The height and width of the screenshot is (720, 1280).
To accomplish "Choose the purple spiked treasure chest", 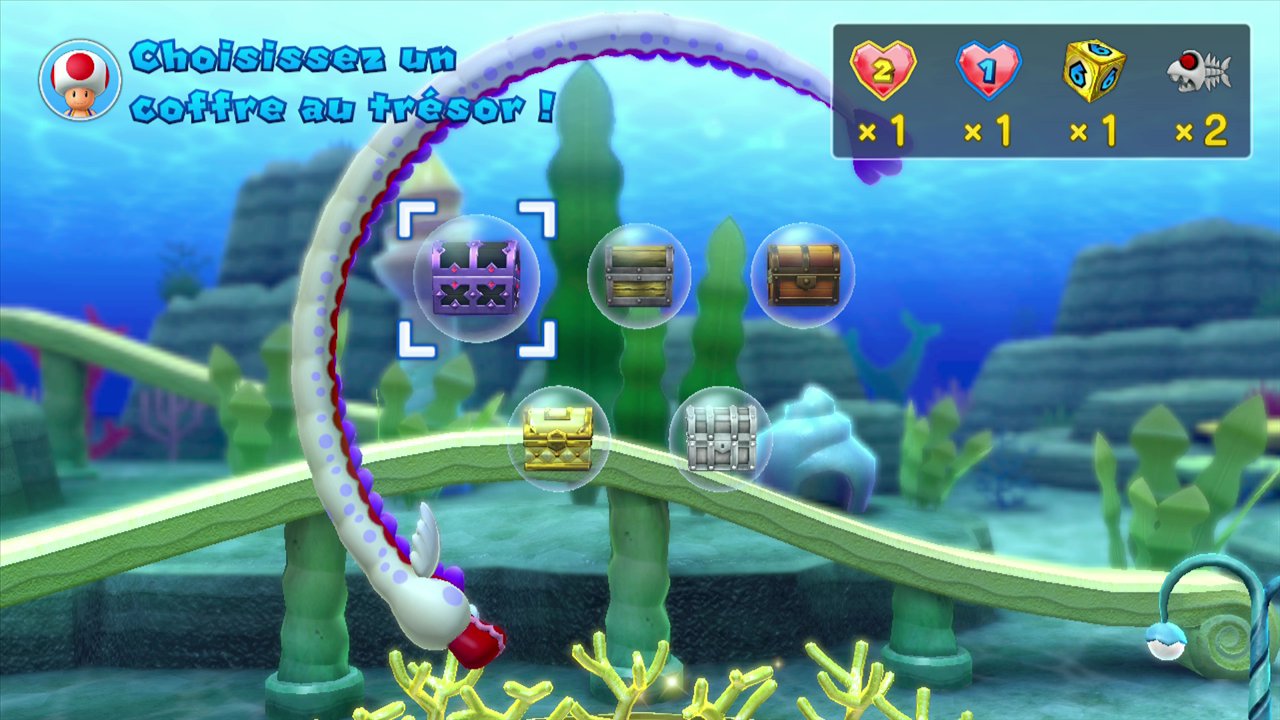I will pyautogui.click(x=476, y=278).
